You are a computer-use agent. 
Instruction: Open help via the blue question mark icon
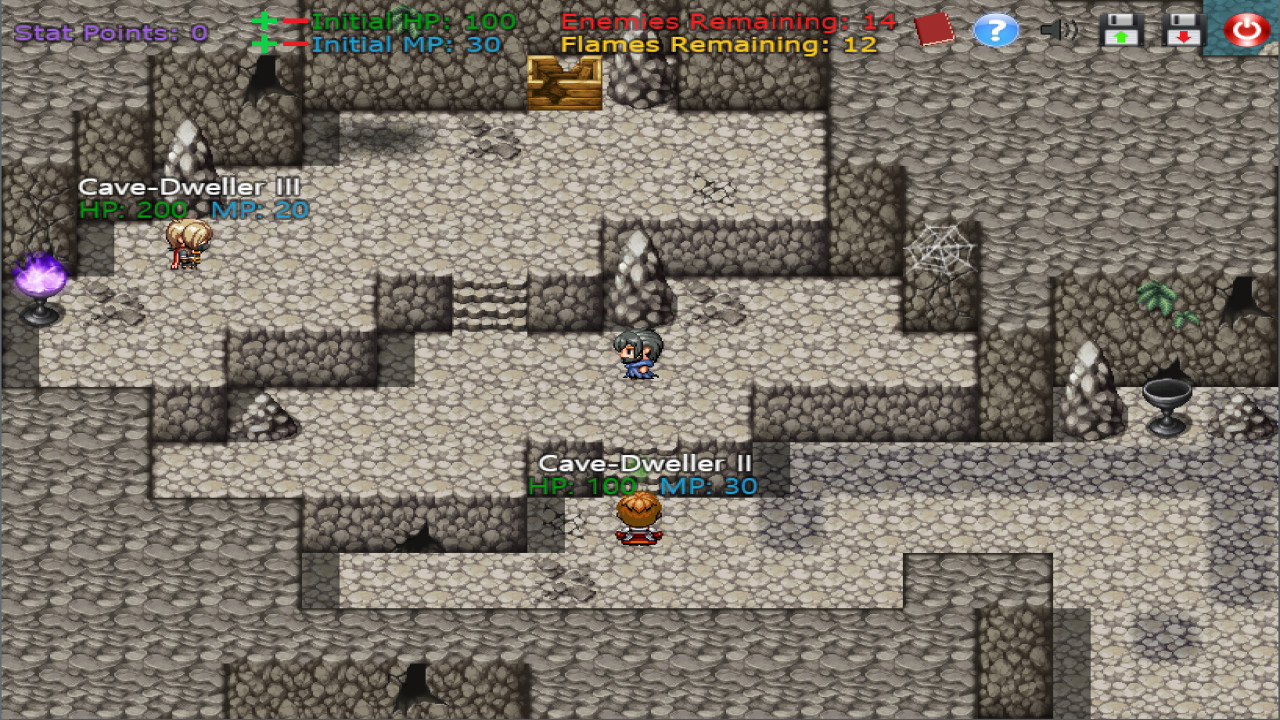996,30
